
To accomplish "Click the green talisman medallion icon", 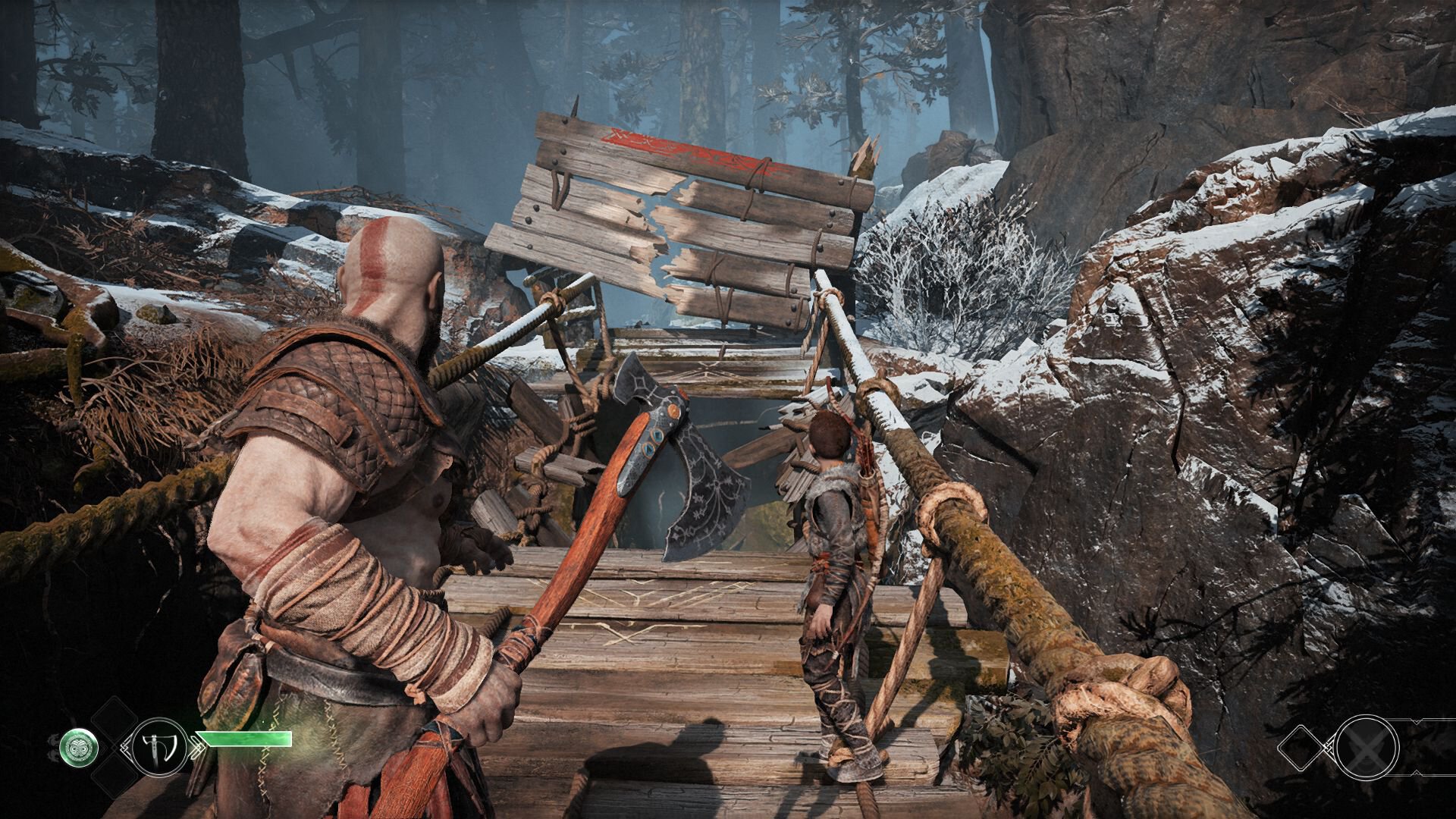I will click(78, 745).
